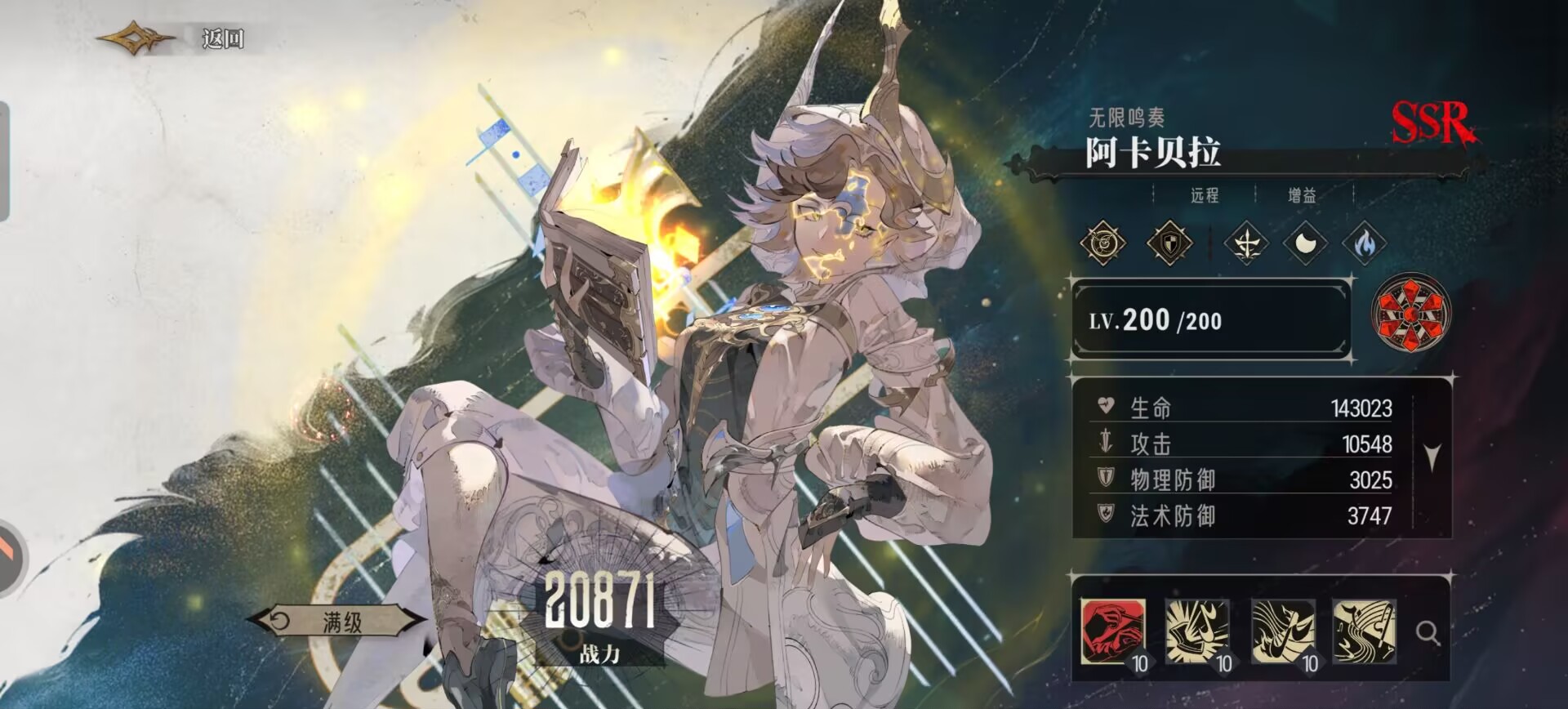Select the flowing musical staff skill

[1364, 631]
